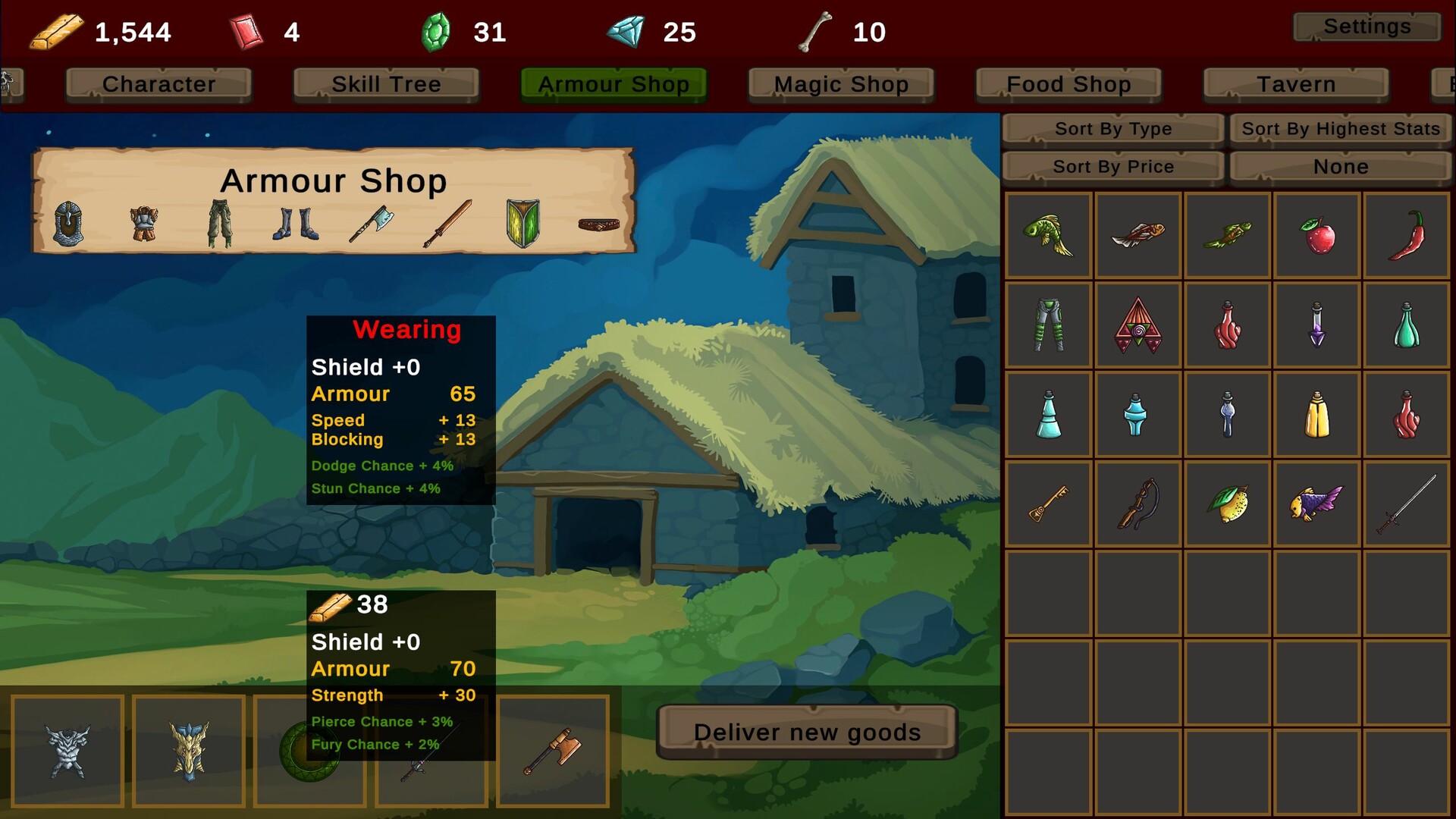Select the chest armour filter icon
The width and height of the screenshot is (1456, 819).
pos(144,226)
